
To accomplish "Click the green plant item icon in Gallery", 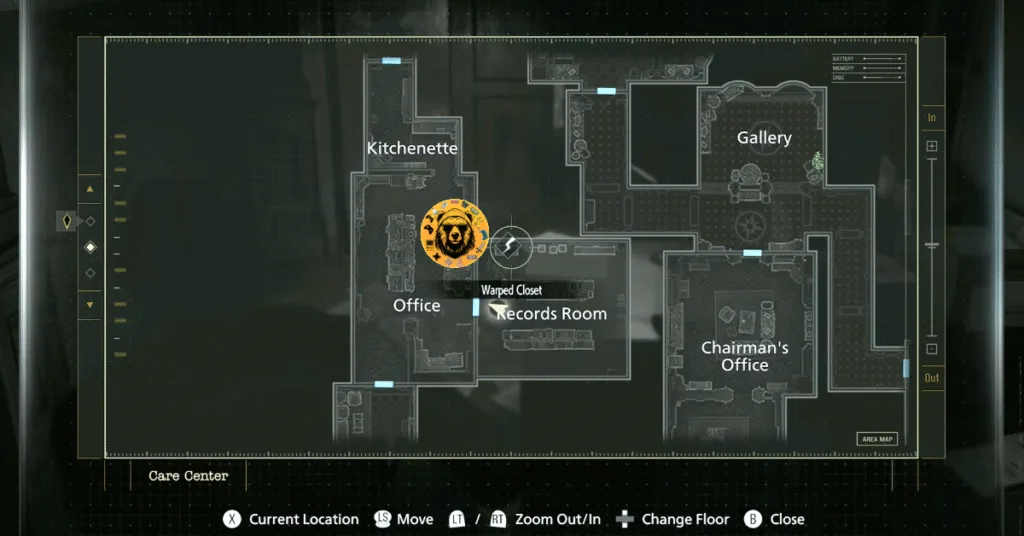I will click(x=817, y=160).
